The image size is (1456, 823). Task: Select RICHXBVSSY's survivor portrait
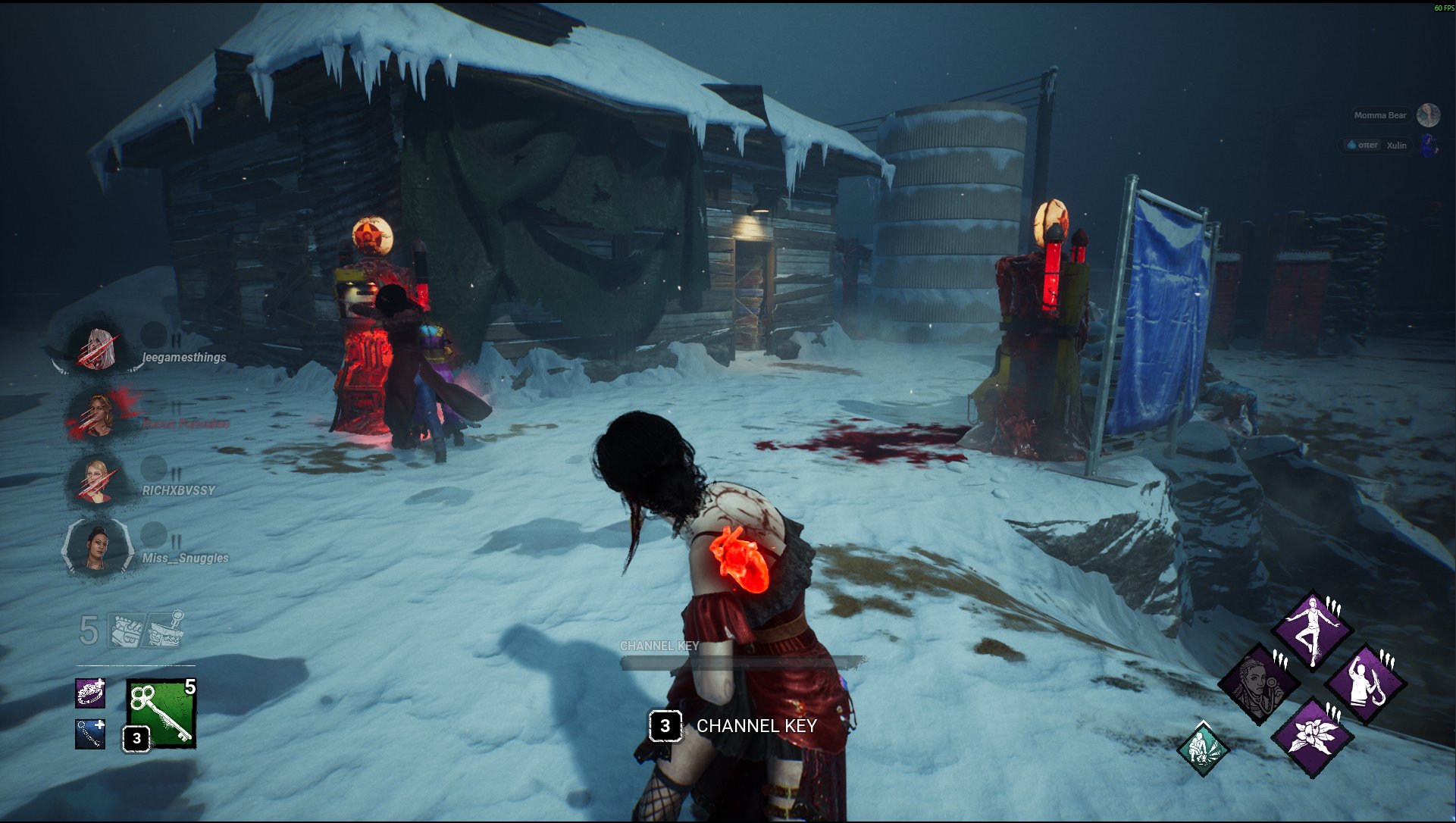pyautogui.click(x=97, y=480)
